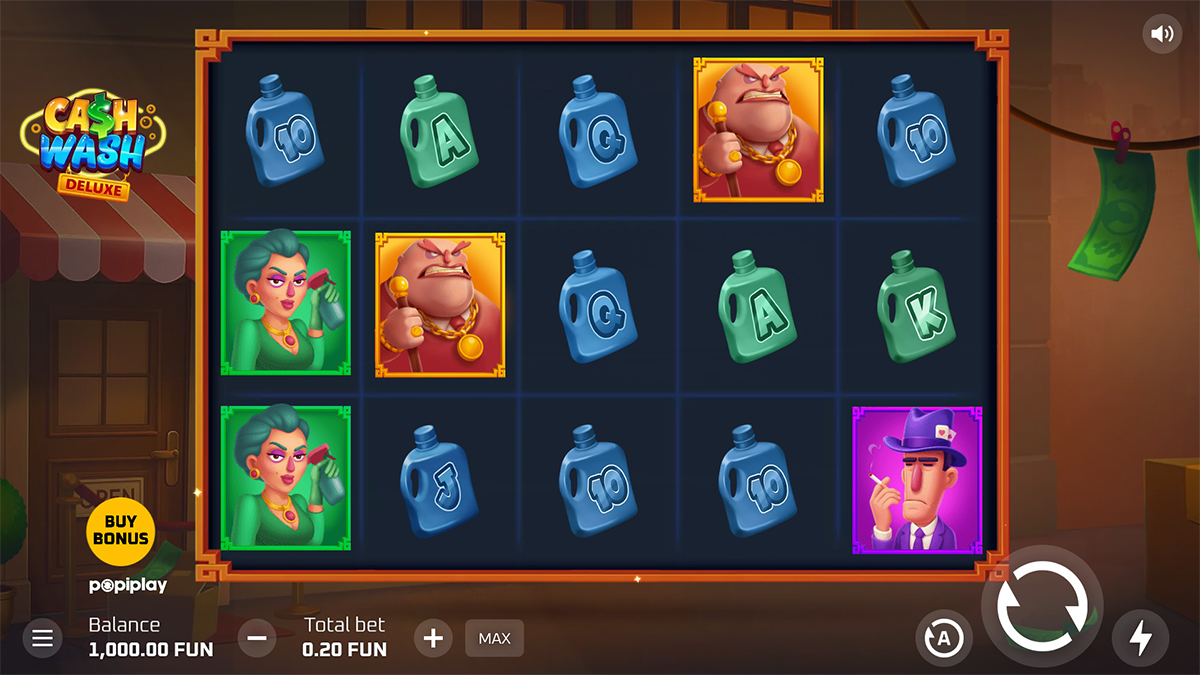Enable autoplay spins
This screenshot has height=675, width=1200.
[x=943, y=638]
